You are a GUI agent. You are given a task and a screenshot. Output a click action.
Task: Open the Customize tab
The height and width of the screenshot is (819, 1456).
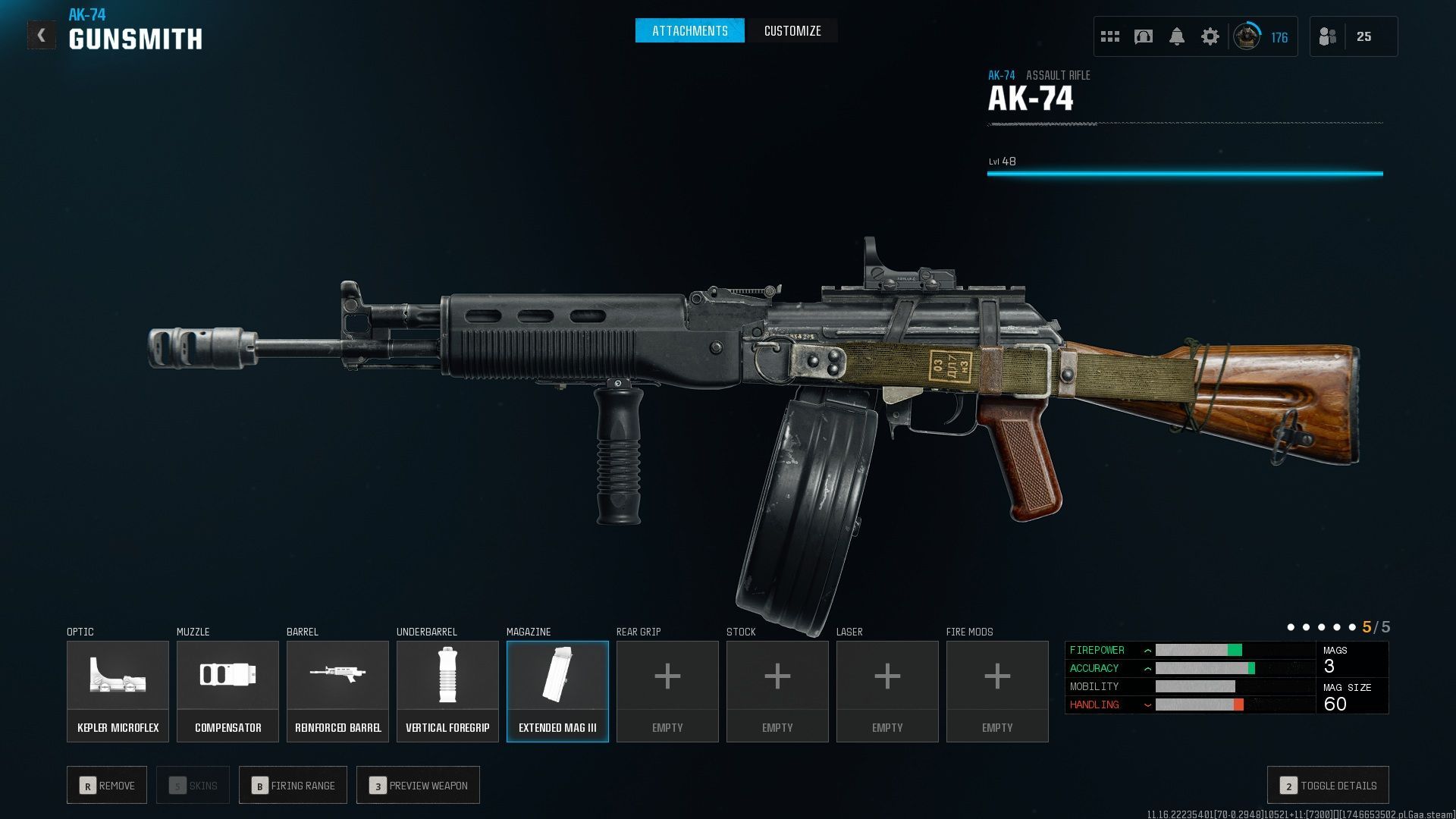click(x=792, y=31)
